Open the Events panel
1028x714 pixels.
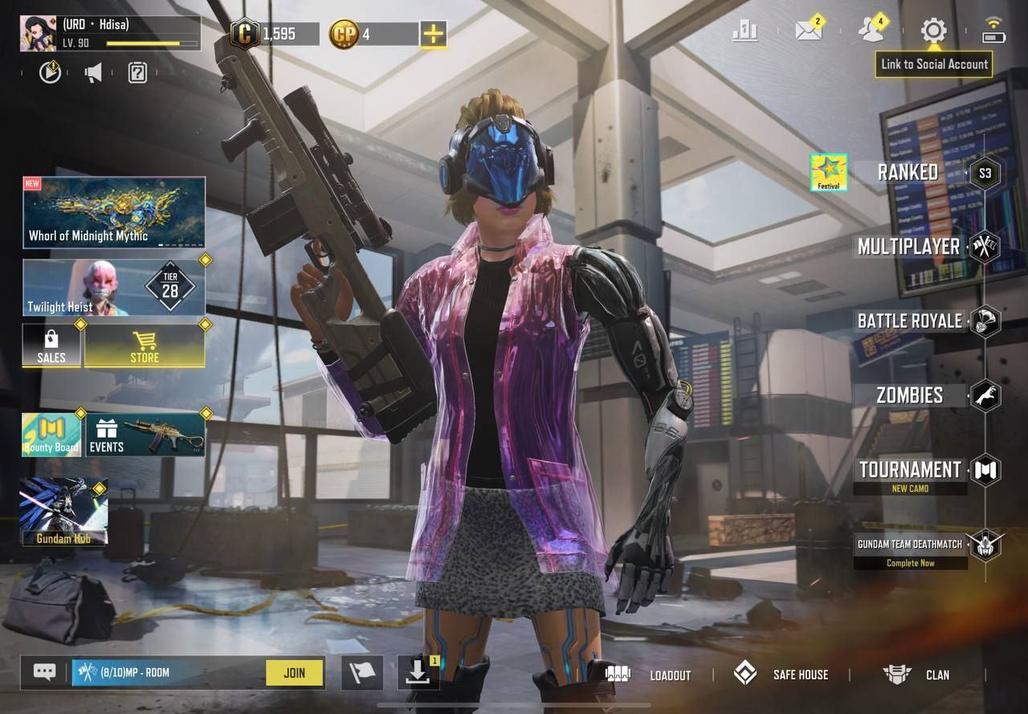point(146,435)
